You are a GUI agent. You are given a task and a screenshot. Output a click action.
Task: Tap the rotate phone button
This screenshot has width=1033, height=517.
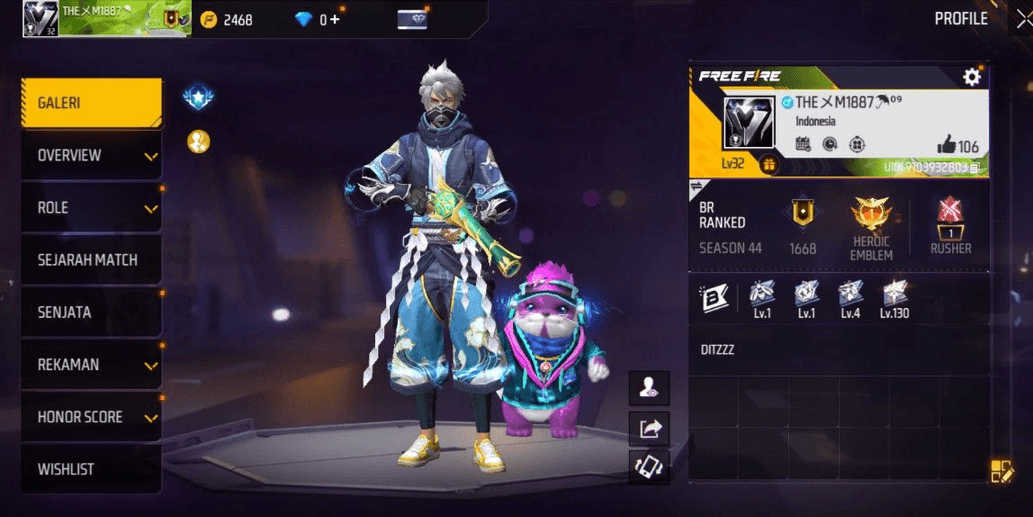649,467
